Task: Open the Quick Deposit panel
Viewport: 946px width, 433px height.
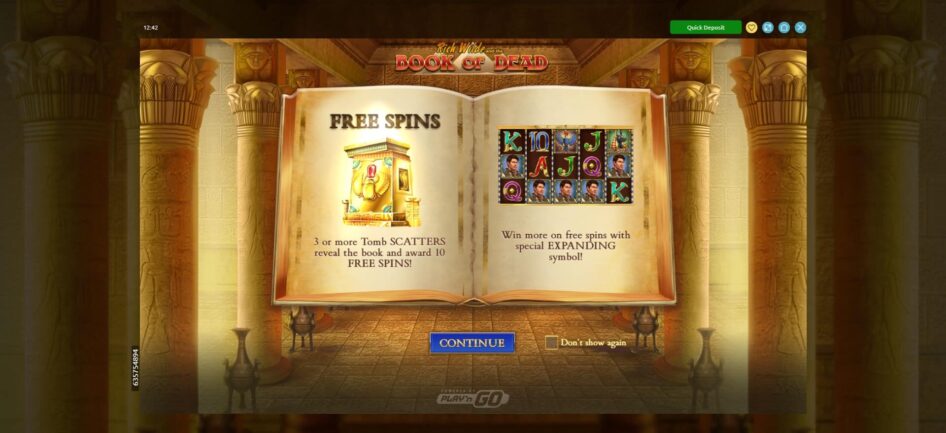Action: coord(705,27)
